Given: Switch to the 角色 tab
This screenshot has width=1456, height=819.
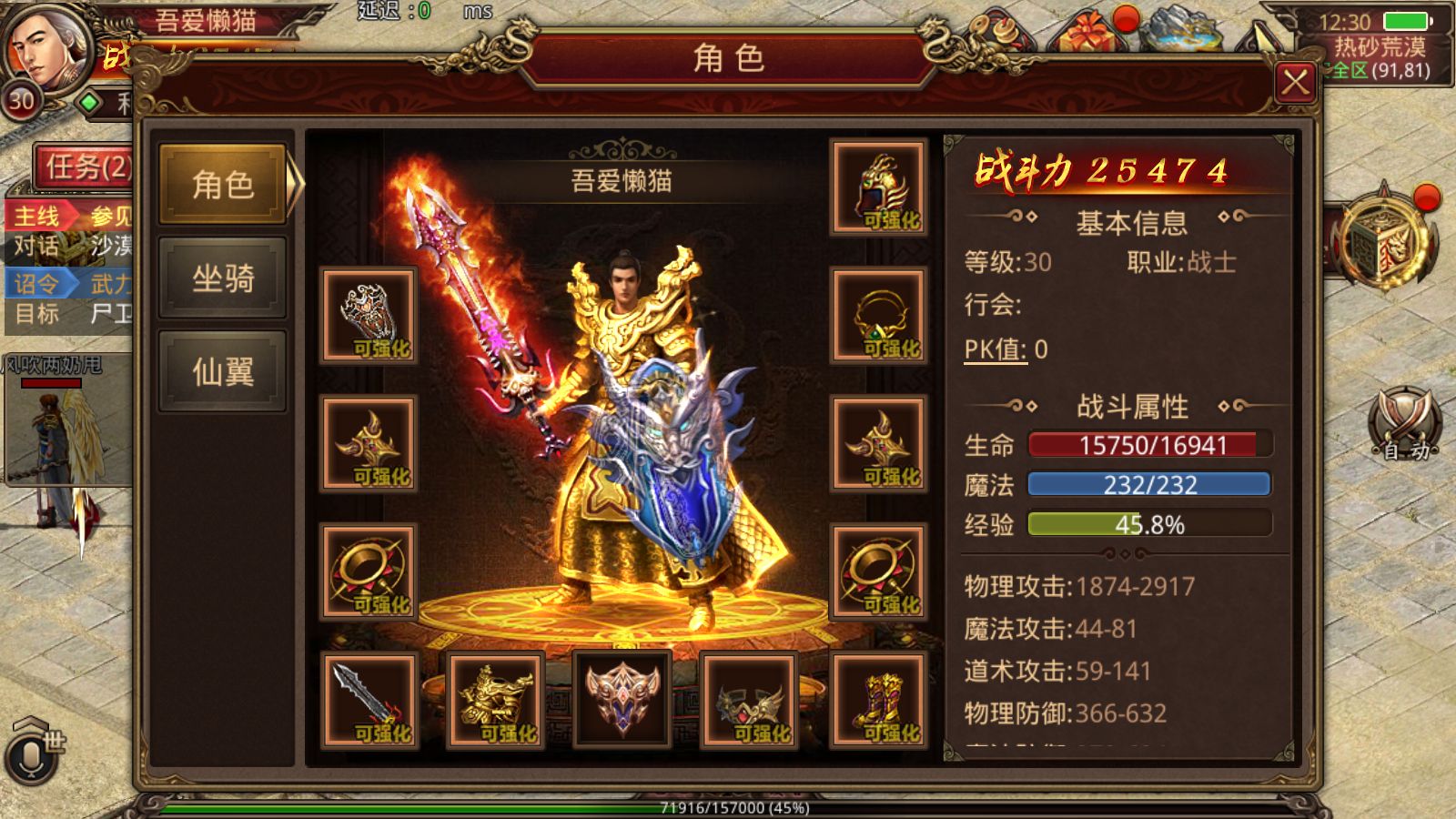Looking at the screenshot, I should coord(223,185).
